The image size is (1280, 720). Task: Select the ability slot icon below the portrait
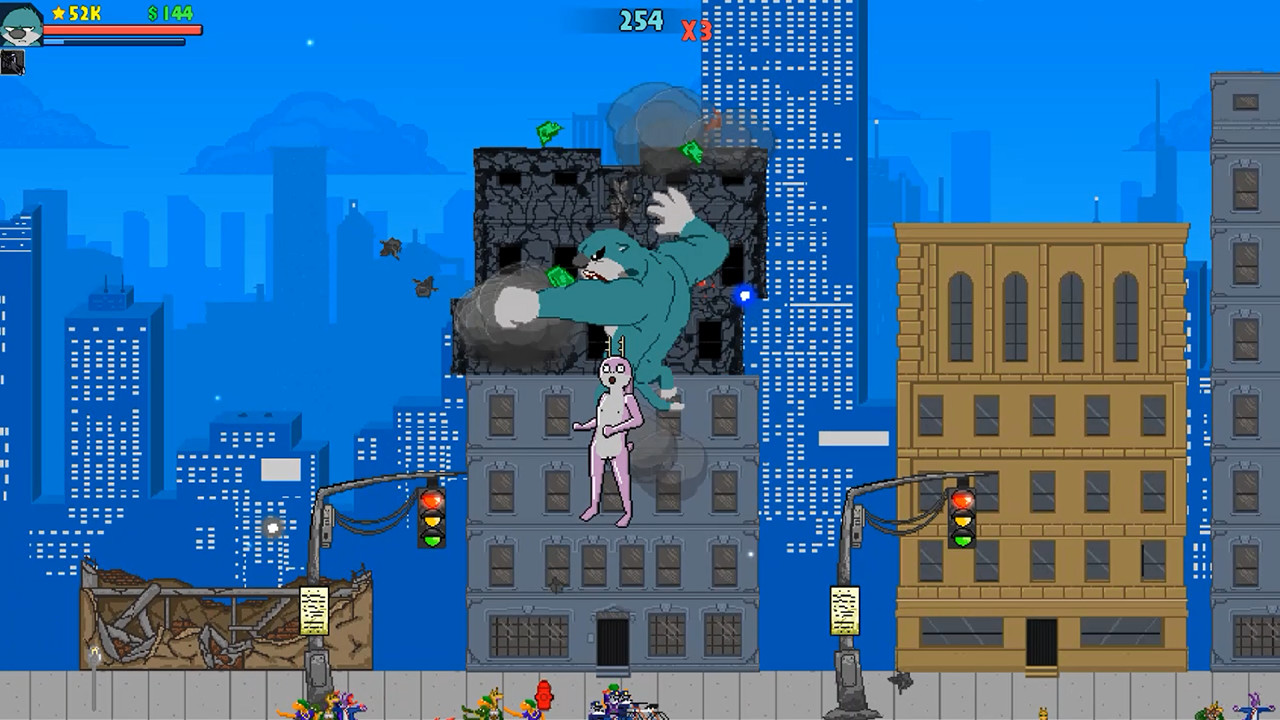(x=13, y=62)
